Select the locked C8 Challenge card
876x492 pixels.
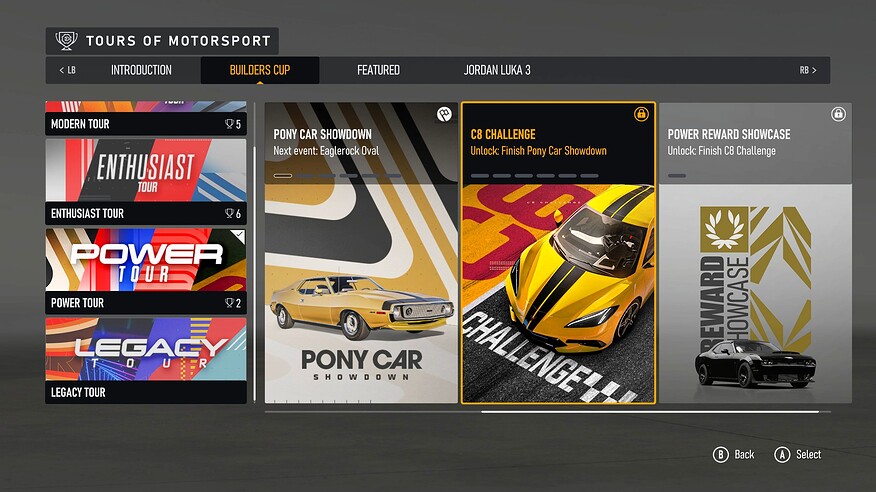point(558,253)
